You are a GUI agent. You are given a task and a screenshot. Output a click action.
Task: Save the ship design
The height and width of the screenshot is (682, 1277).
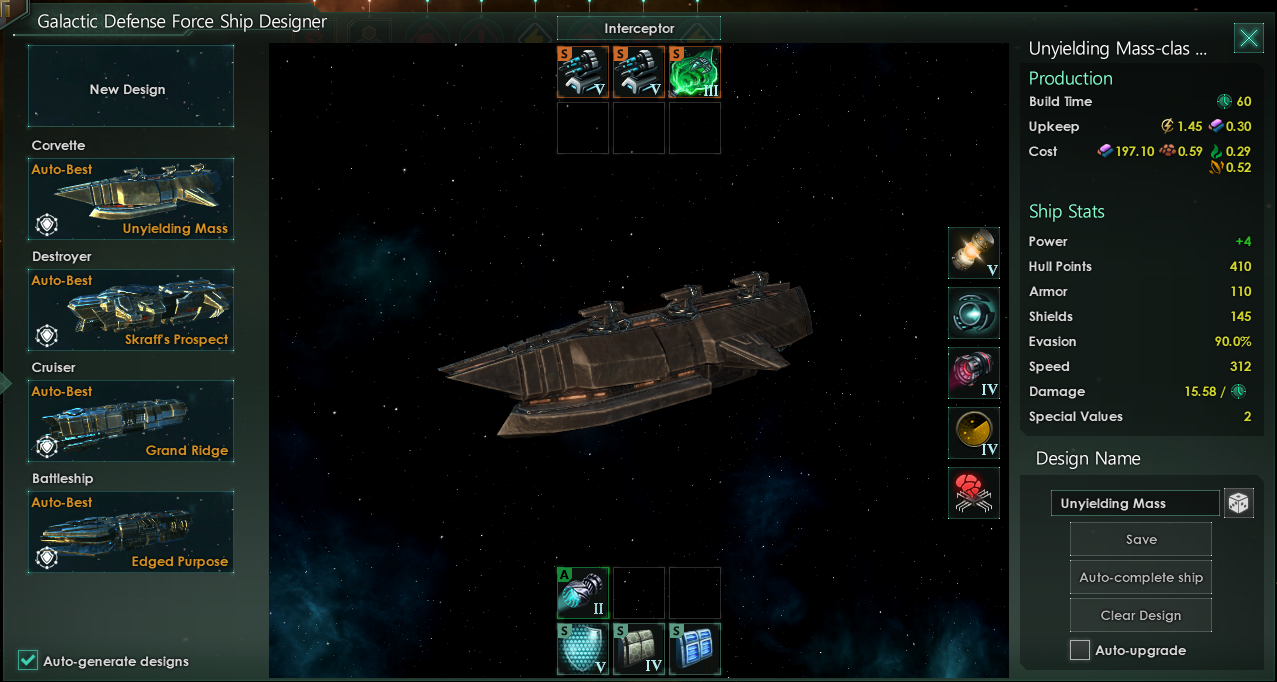click(1141, 539)
